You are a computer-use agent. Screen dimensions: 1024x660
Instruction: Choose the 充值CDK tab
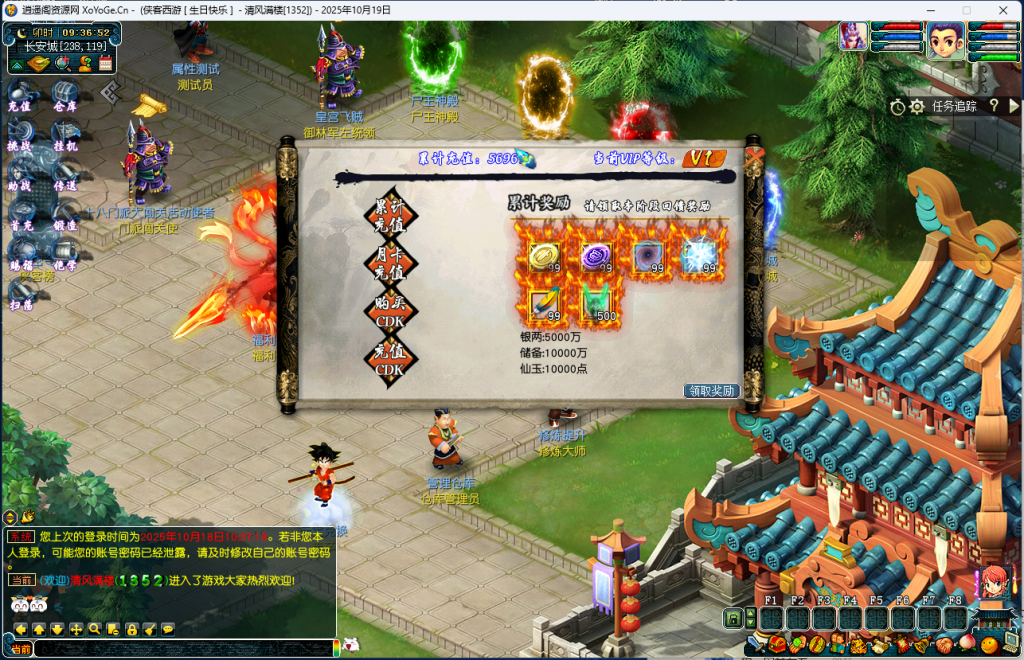(391, 356)
